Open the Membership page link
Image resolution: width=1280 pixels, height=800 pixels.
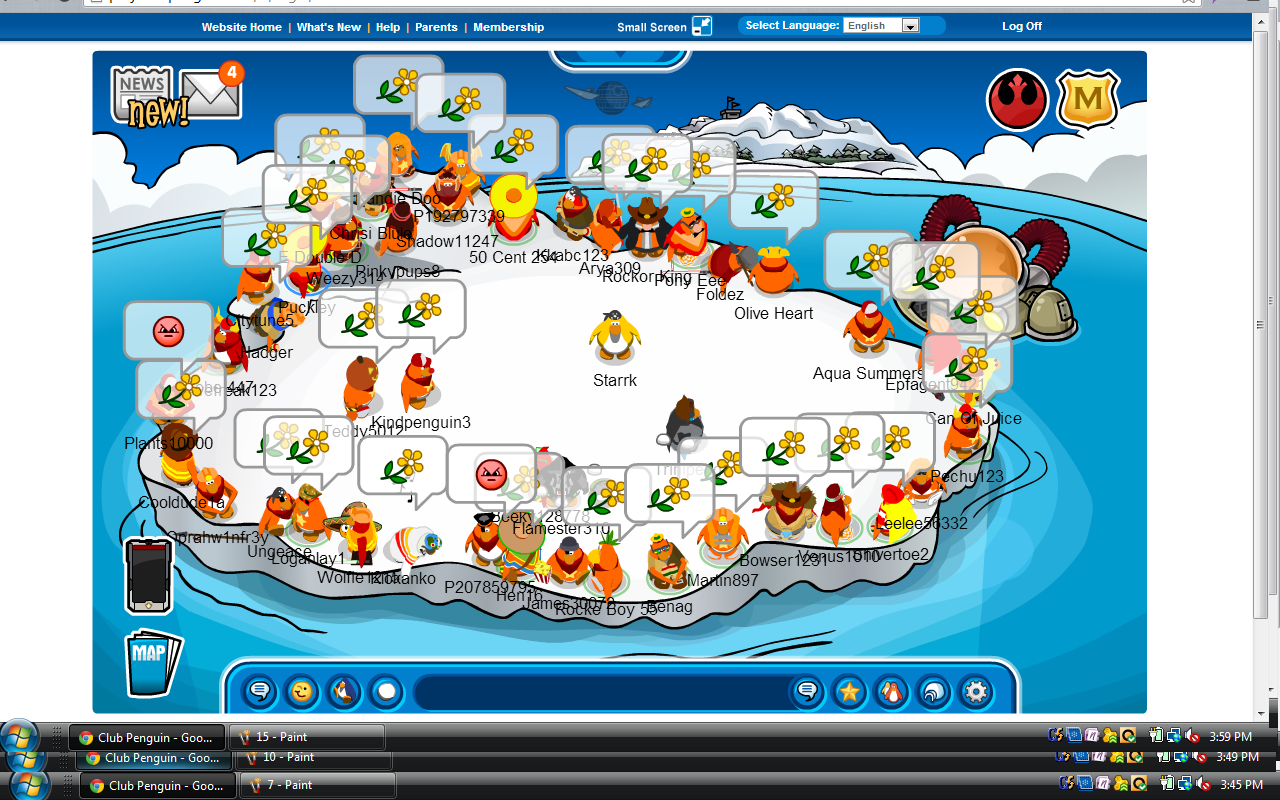(x=508, y=27)
